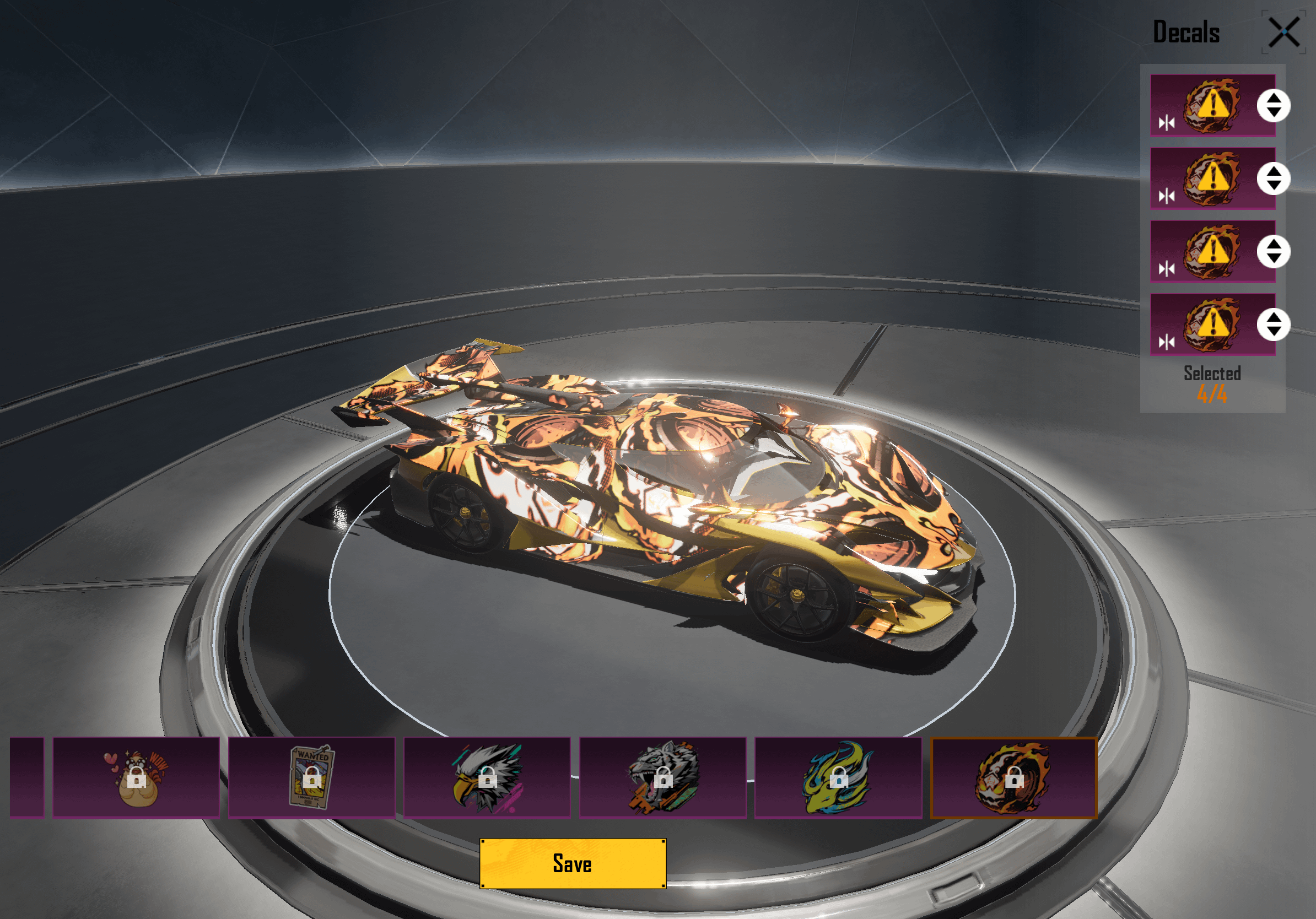Select the roaring tiger decal
1316x919 pixels.
(x=662, y=777)
